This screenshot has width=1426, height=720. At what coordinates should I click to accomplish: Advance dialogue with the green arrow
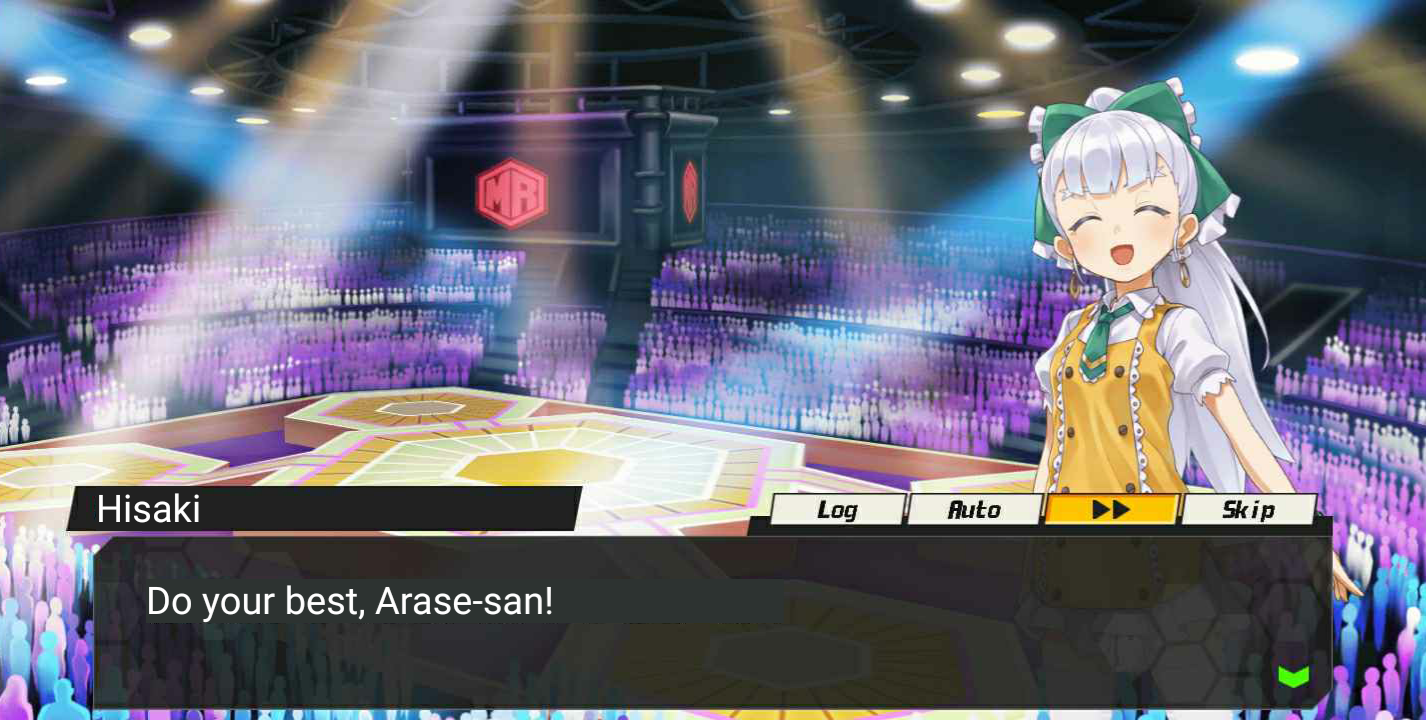tap(1293, 677)
